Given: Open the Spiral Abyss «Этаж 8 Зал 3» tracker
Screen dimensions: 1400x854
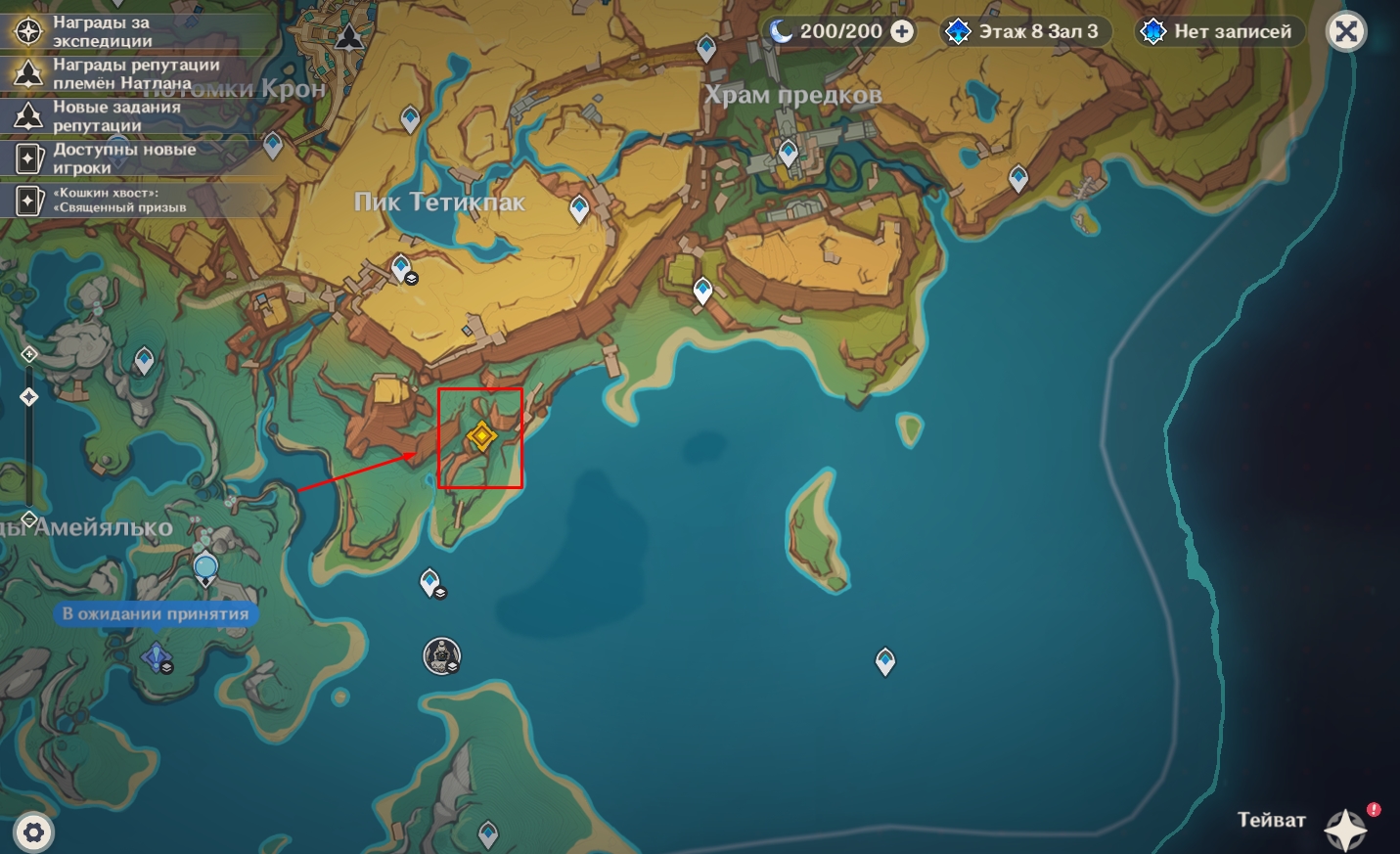Looking at the screenshot, I should tap(1023, 31).
